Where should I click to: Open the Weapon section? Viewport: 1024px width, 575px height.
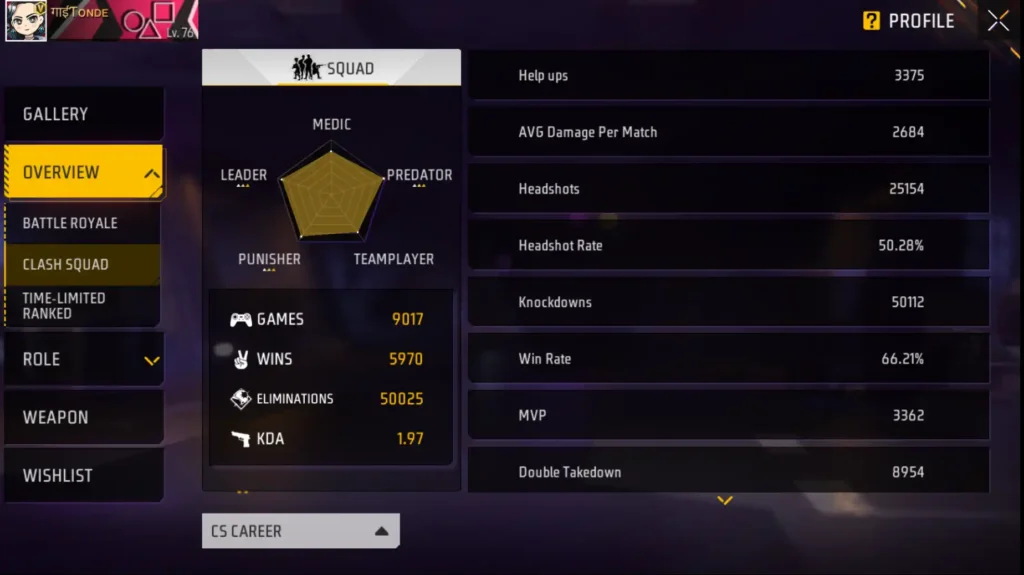[83, 417]
